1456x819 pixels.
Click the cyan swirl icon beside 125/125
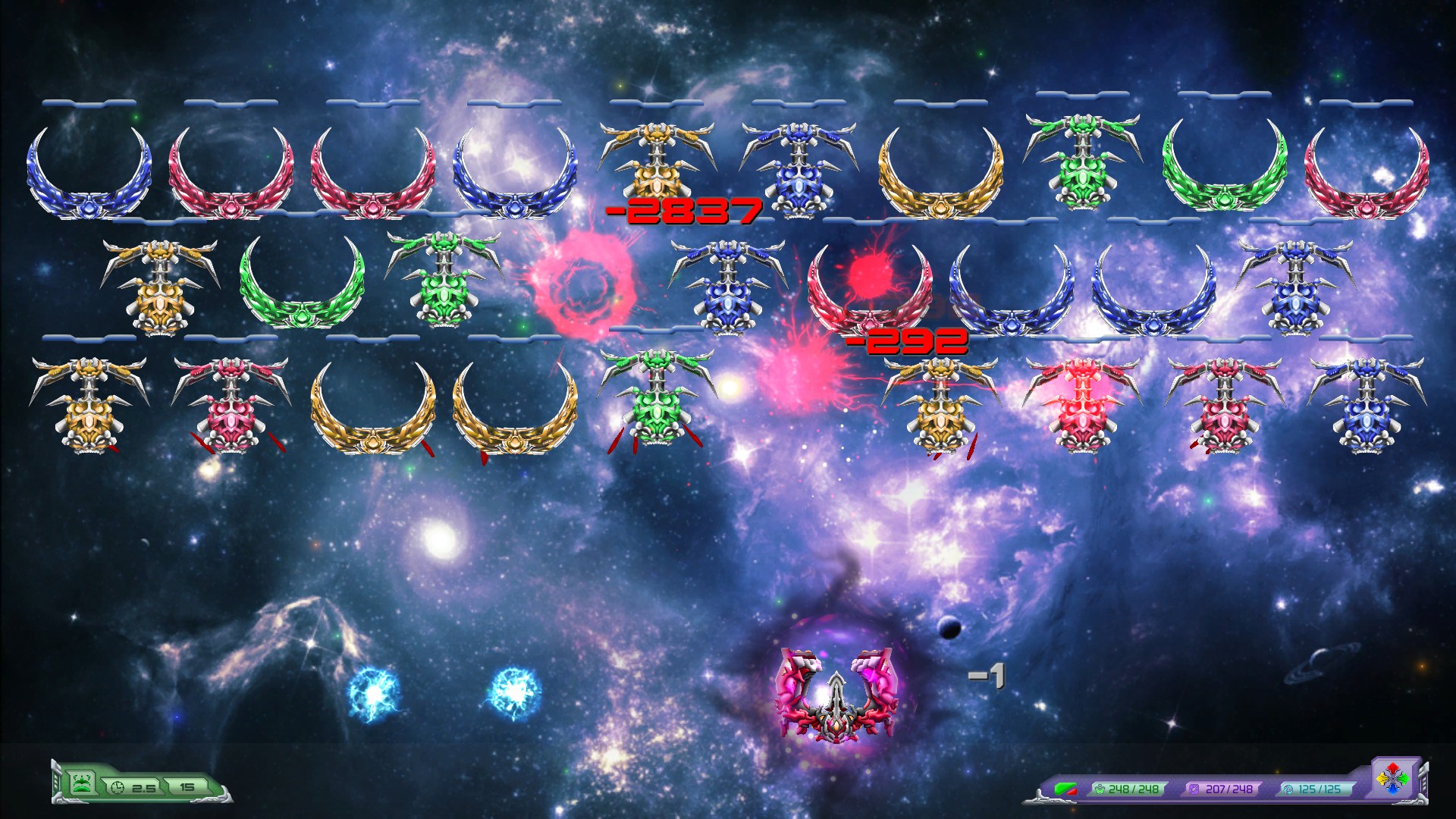coord(1289,789)
